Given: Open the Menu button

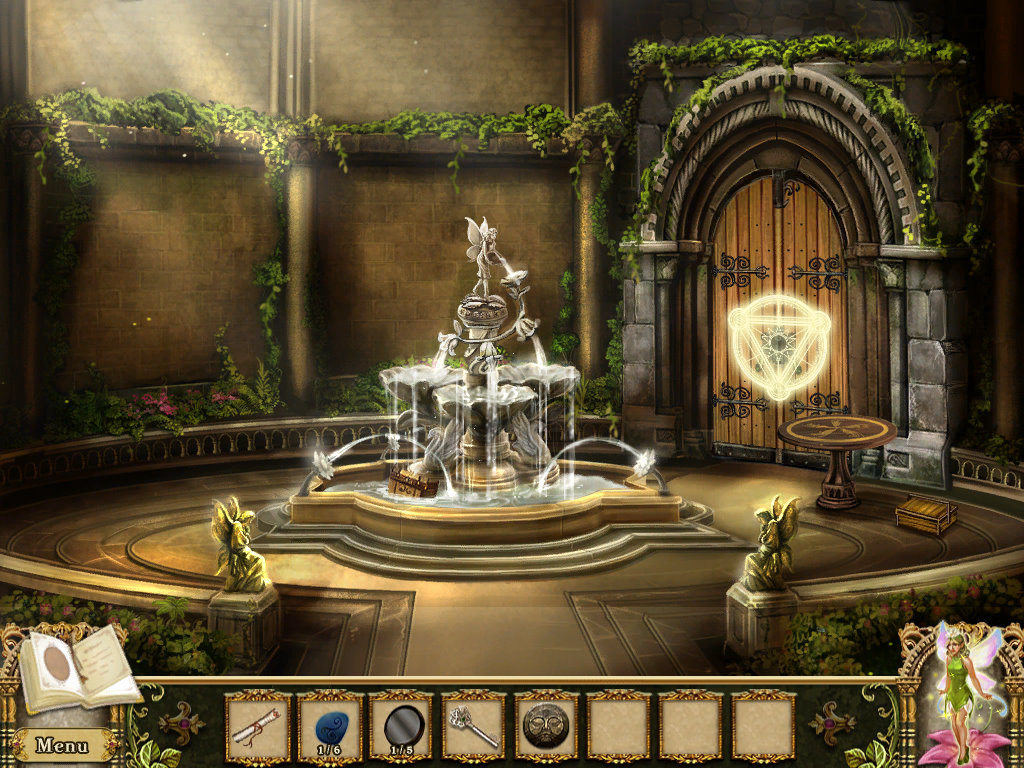Looking at the screenshot, I should 60,745.
